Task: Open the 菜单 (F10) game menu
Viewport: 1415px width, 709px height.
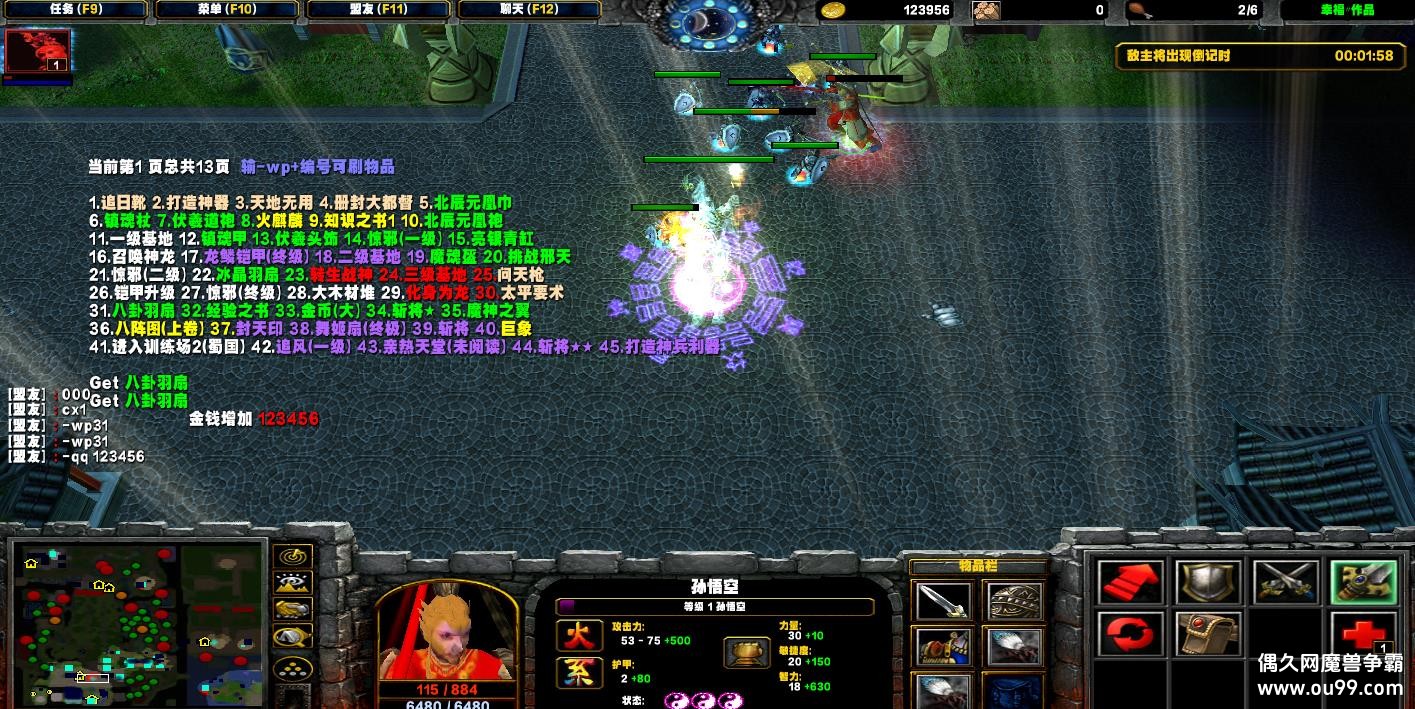Action: [x=227, y=10]
